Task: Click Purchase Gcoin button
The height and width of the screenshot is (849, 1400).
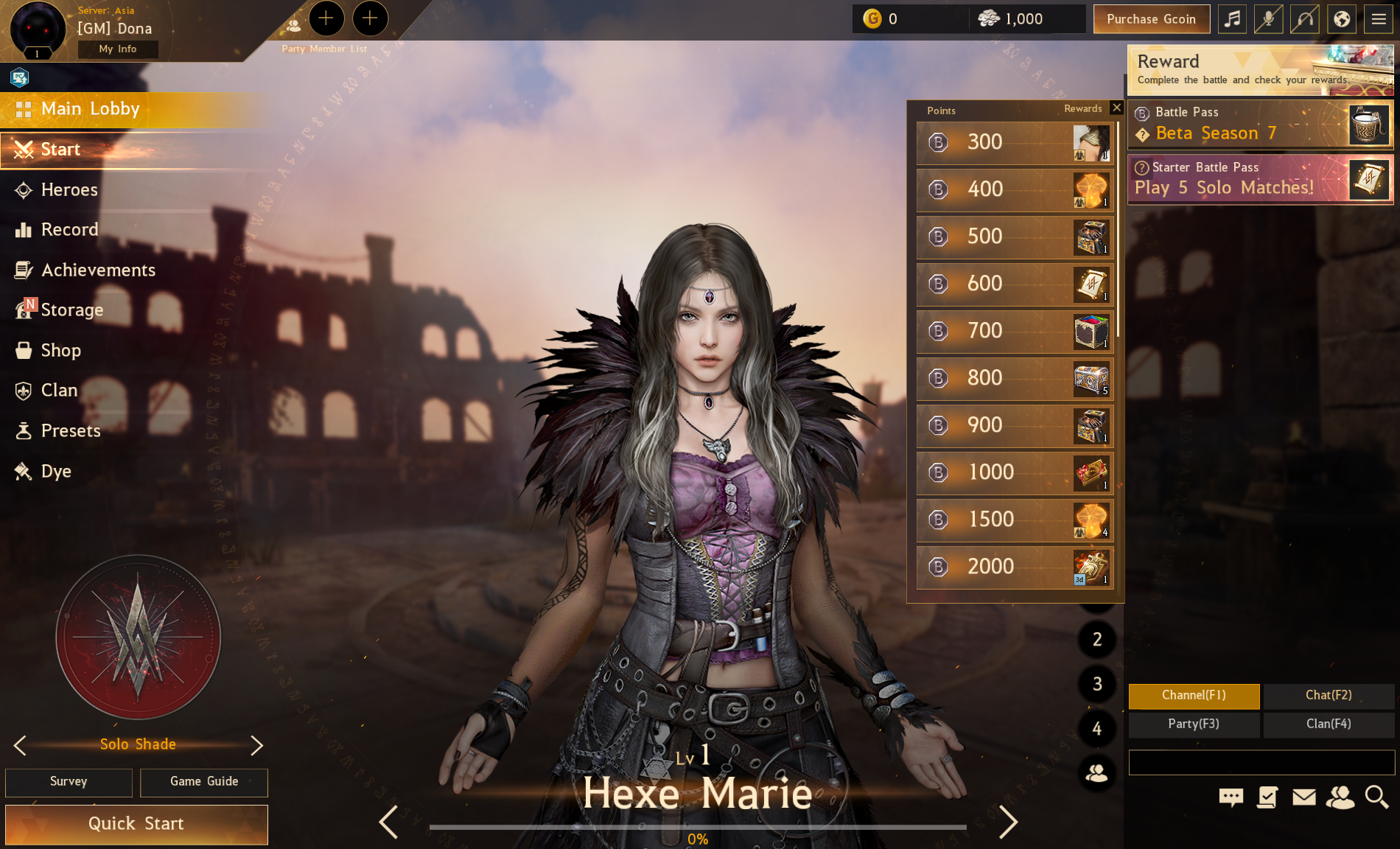Action: (x=1151, y=19)
